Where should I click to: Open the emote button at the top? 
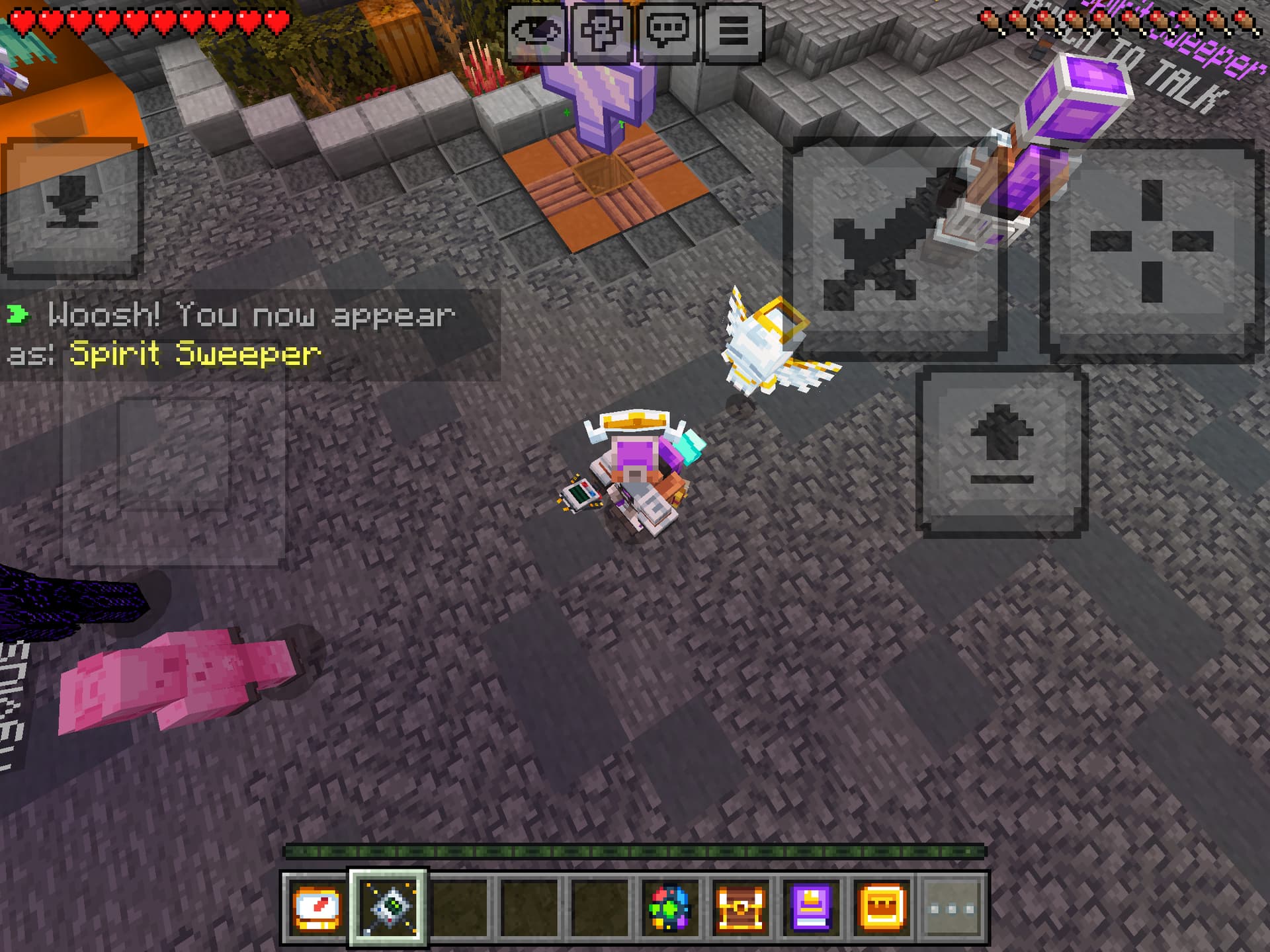[601, 31]
